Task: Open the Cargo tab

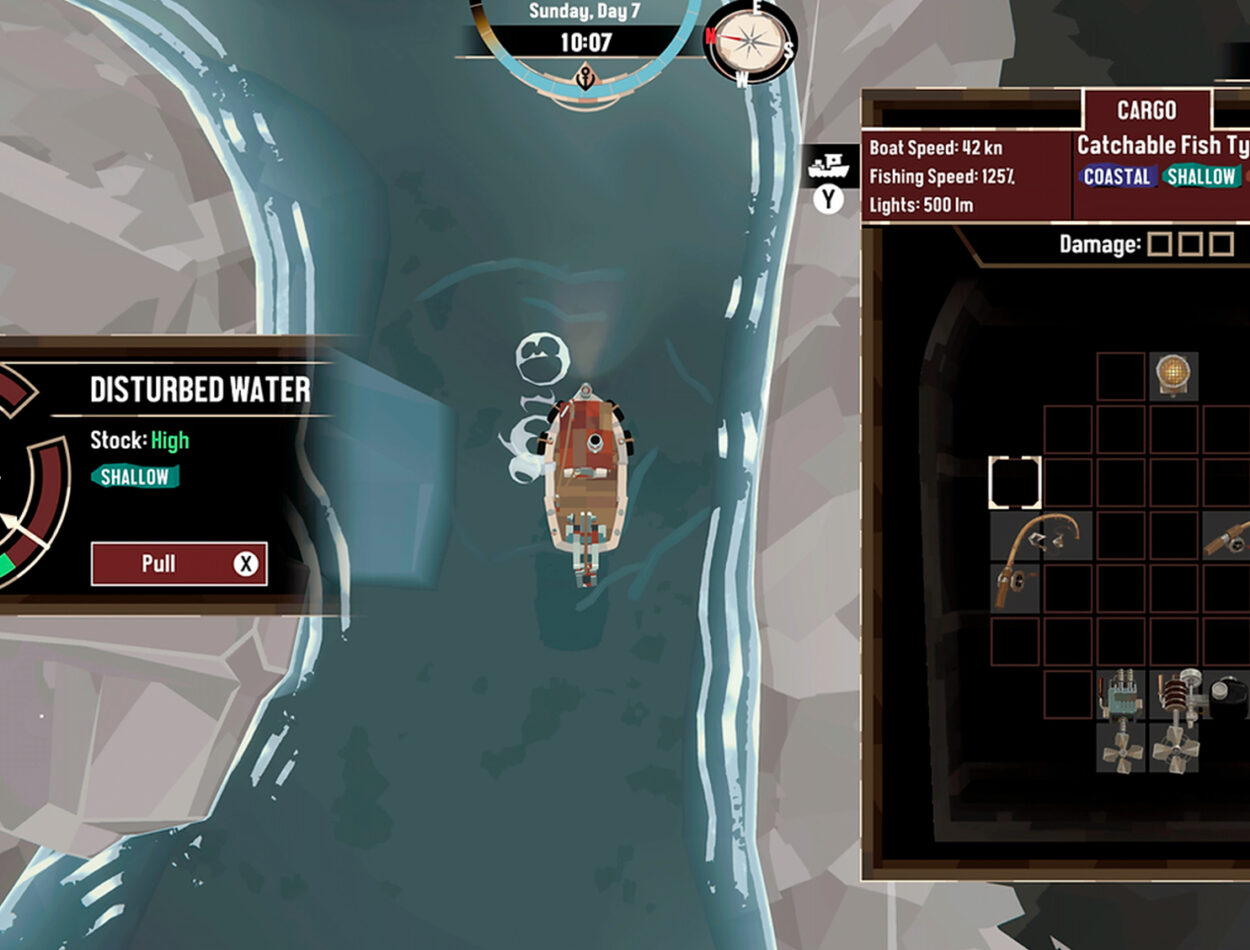Action: pos(1146,110)
